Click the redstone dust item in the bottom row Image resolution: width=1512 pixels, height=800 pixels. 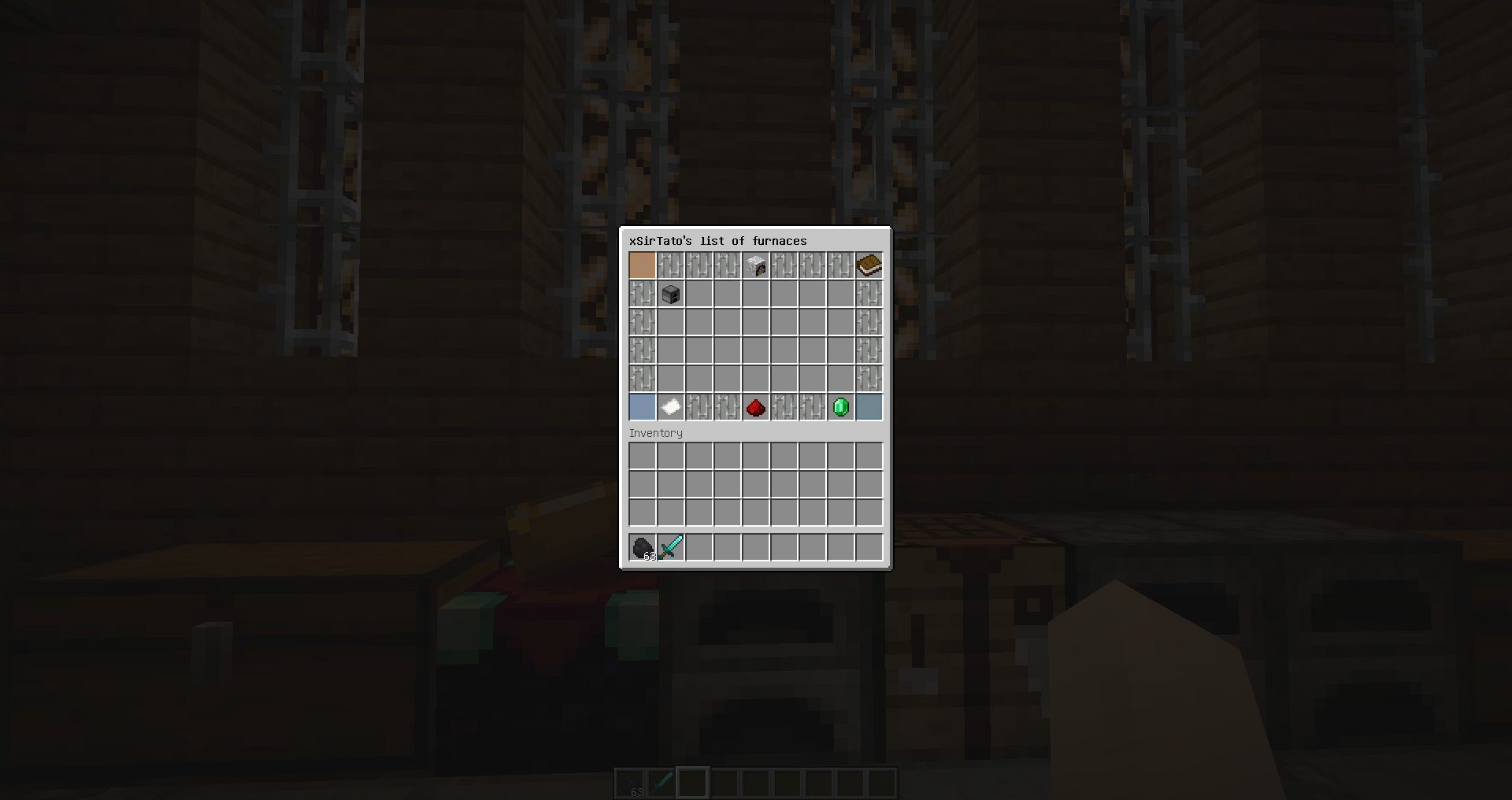(x=755, y=407)
